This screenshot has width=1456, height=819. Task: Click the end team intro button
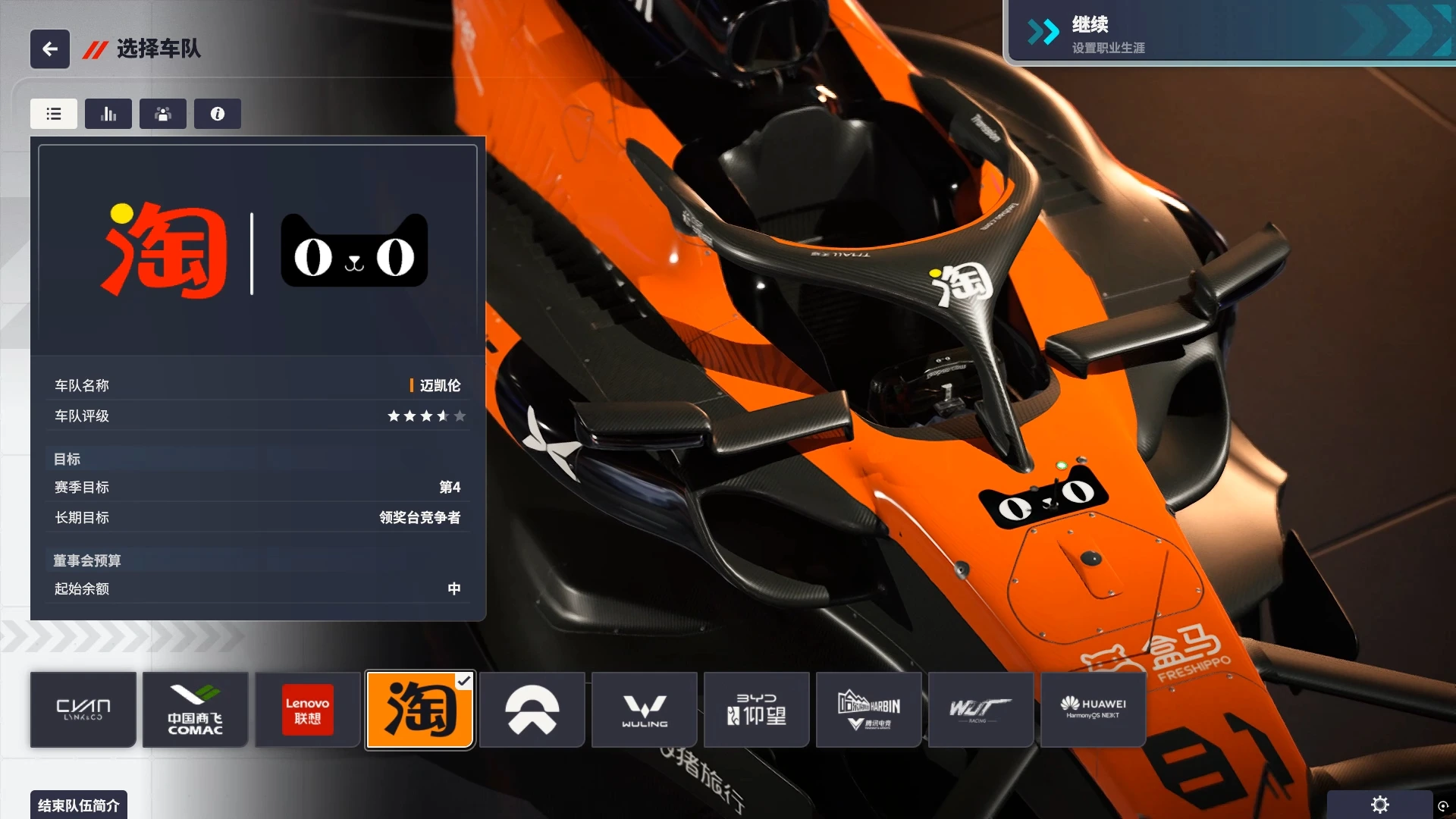tap(79, 805)
